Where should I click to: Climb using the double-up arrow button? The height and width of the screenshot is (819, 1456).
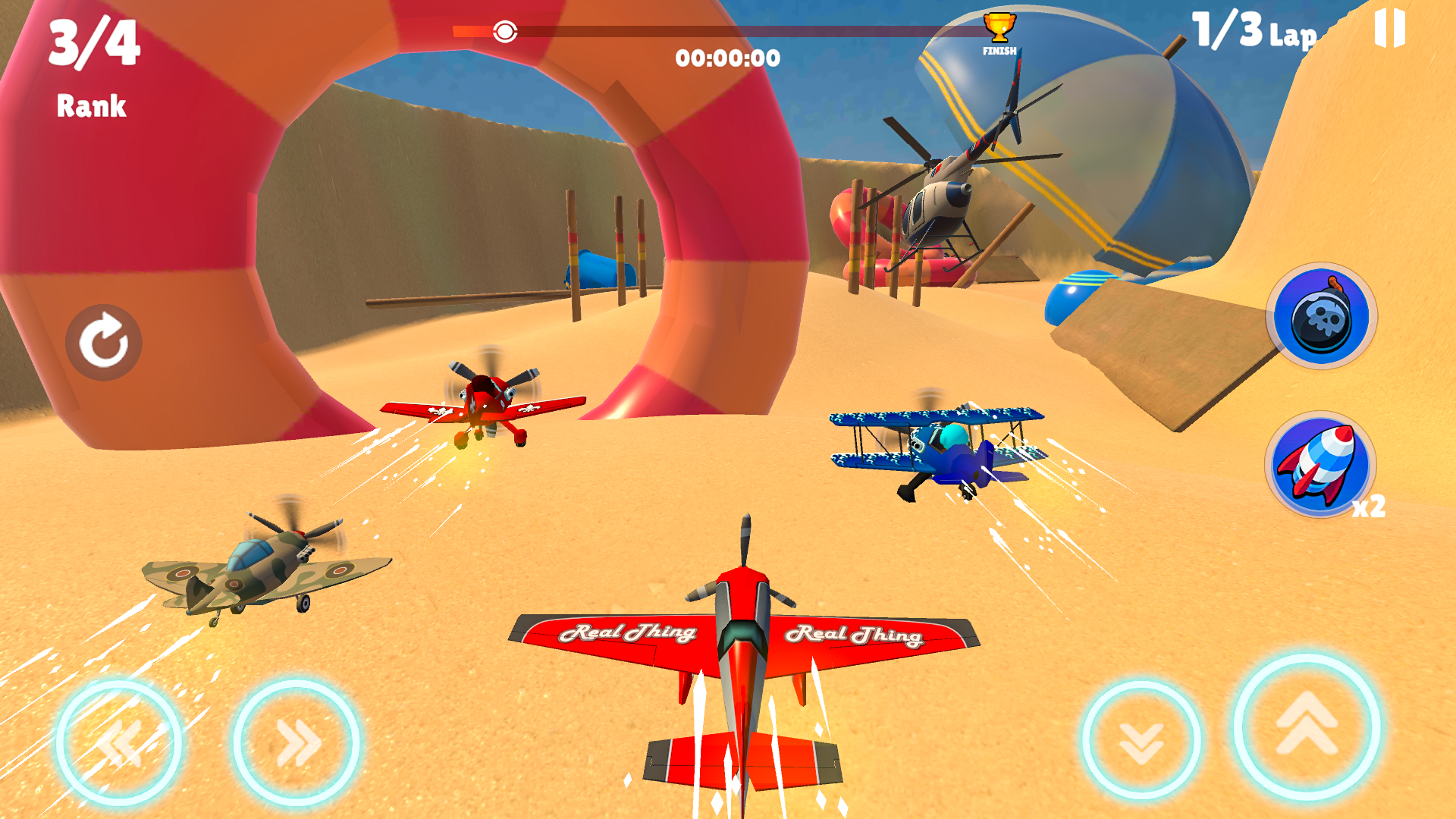[x=1307, y=726]
